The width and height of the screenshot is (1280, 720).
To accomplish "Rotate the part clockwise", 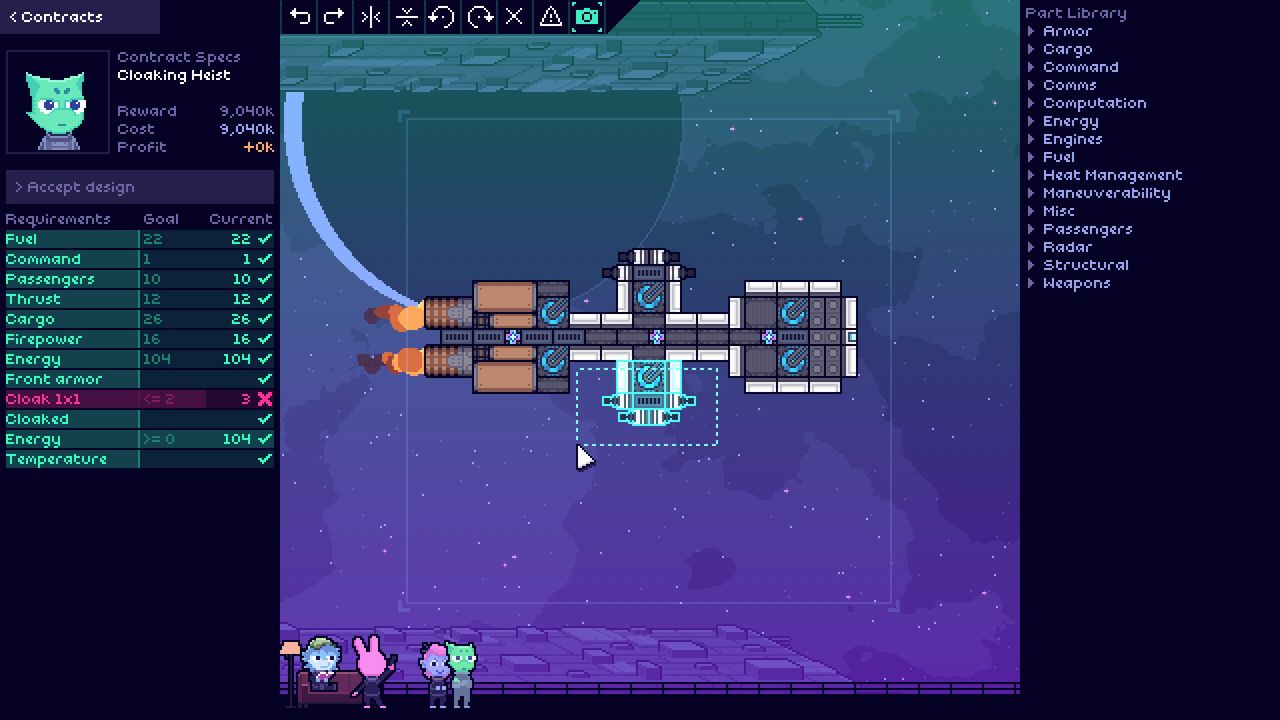I will (x=479, y=16).
